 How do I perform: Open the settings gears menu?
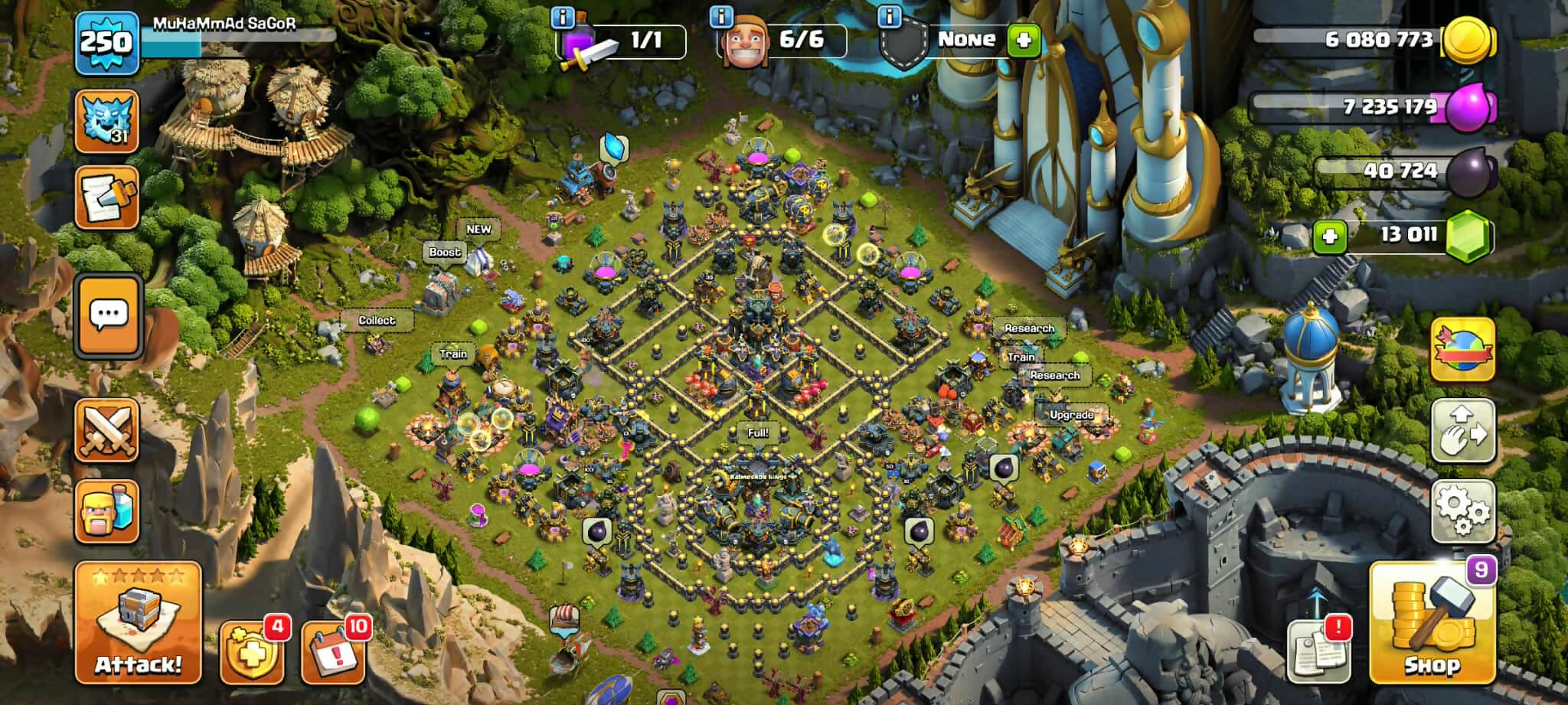click(x=1462, y=511)
